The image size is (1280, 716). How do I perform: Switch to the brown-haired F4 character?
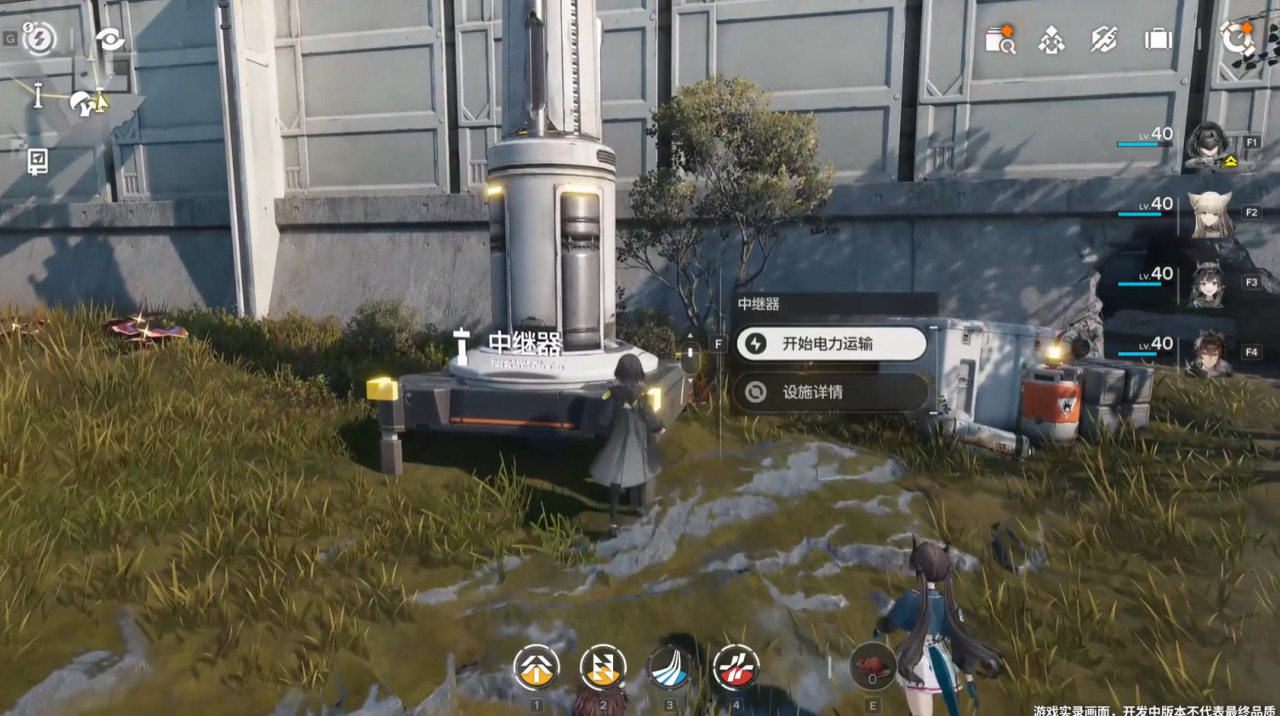click(x=1209, y=353)
